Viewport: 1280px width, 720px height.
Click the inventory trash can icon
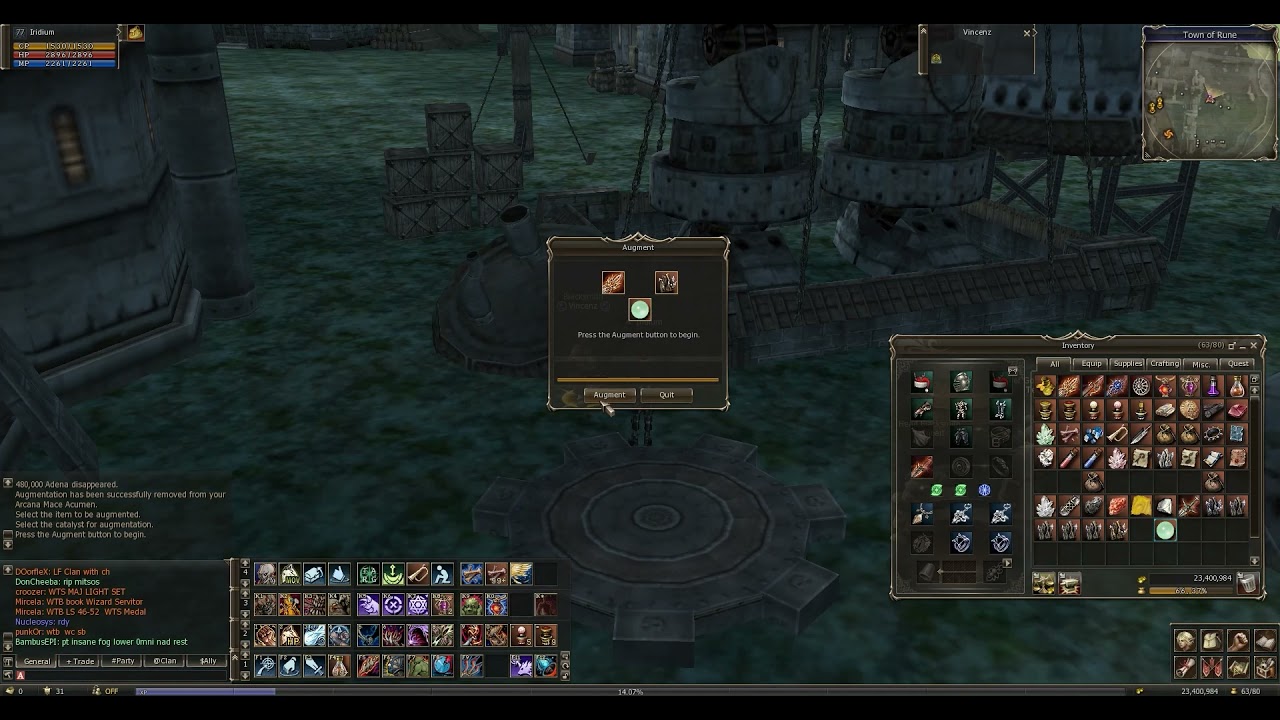(1246, 584)
